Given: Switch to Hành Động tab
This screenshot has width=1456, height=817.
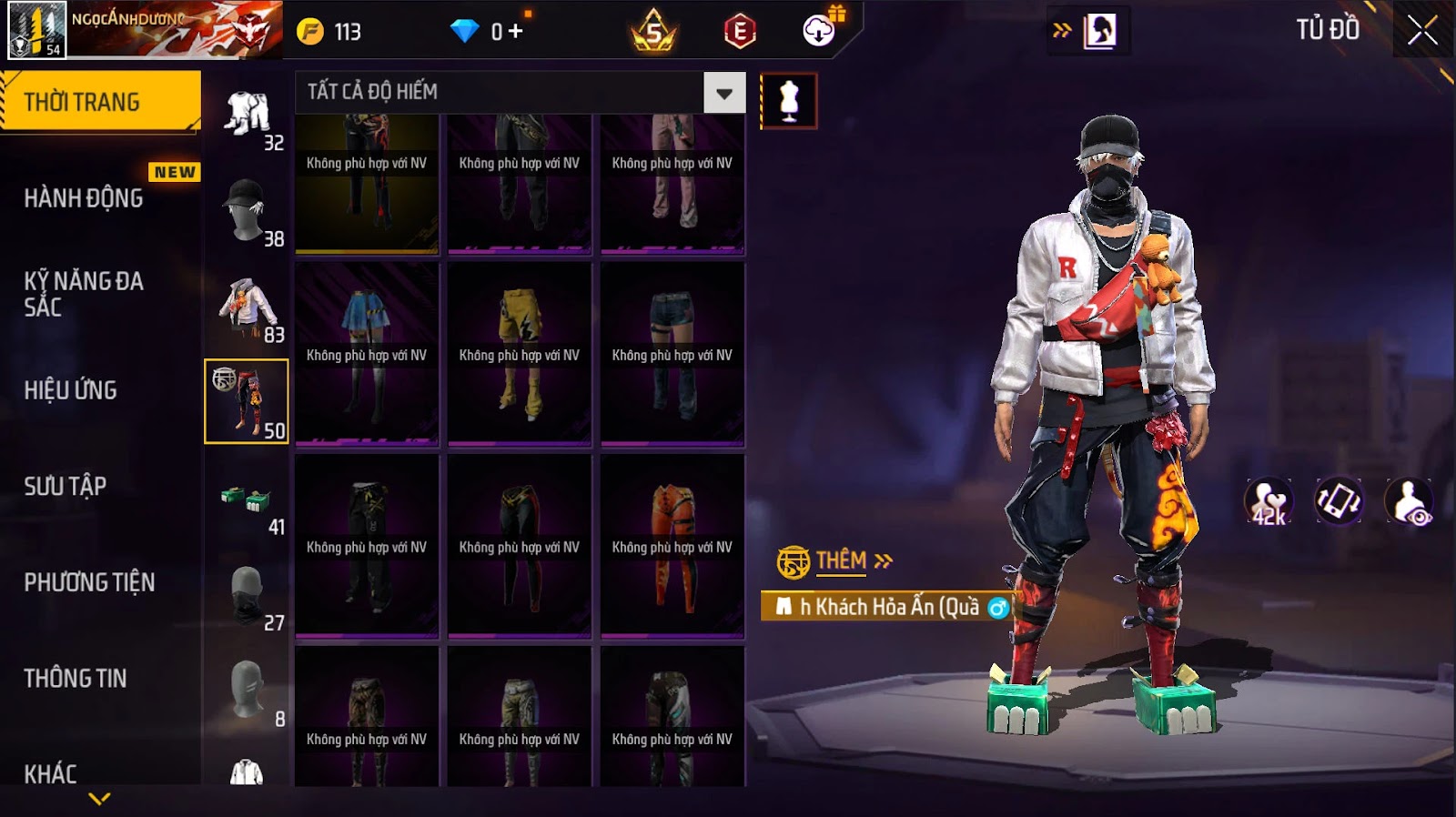Looking at the screenshot, I should tap(84, 198).
